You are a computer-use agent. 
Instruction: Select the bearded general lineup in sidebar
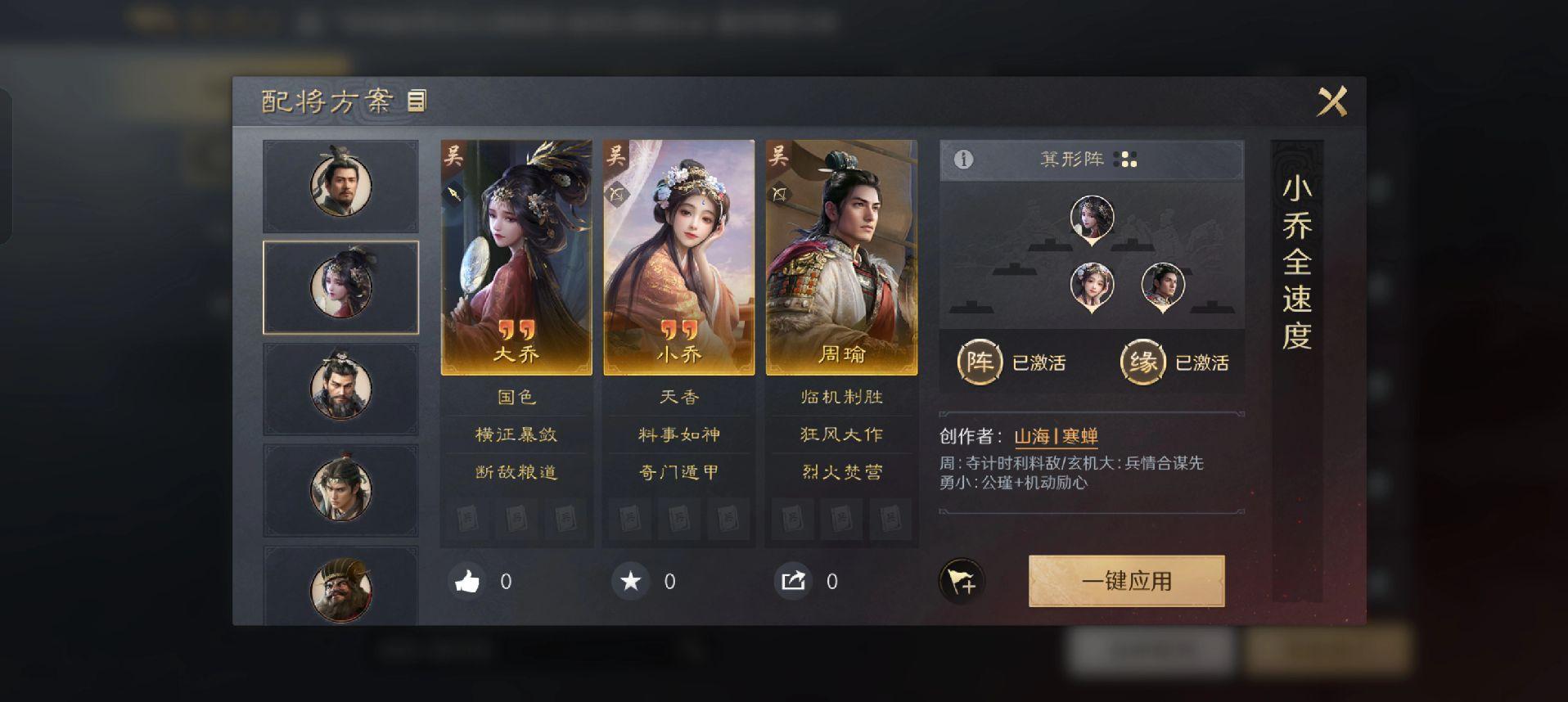coord(340,389)
